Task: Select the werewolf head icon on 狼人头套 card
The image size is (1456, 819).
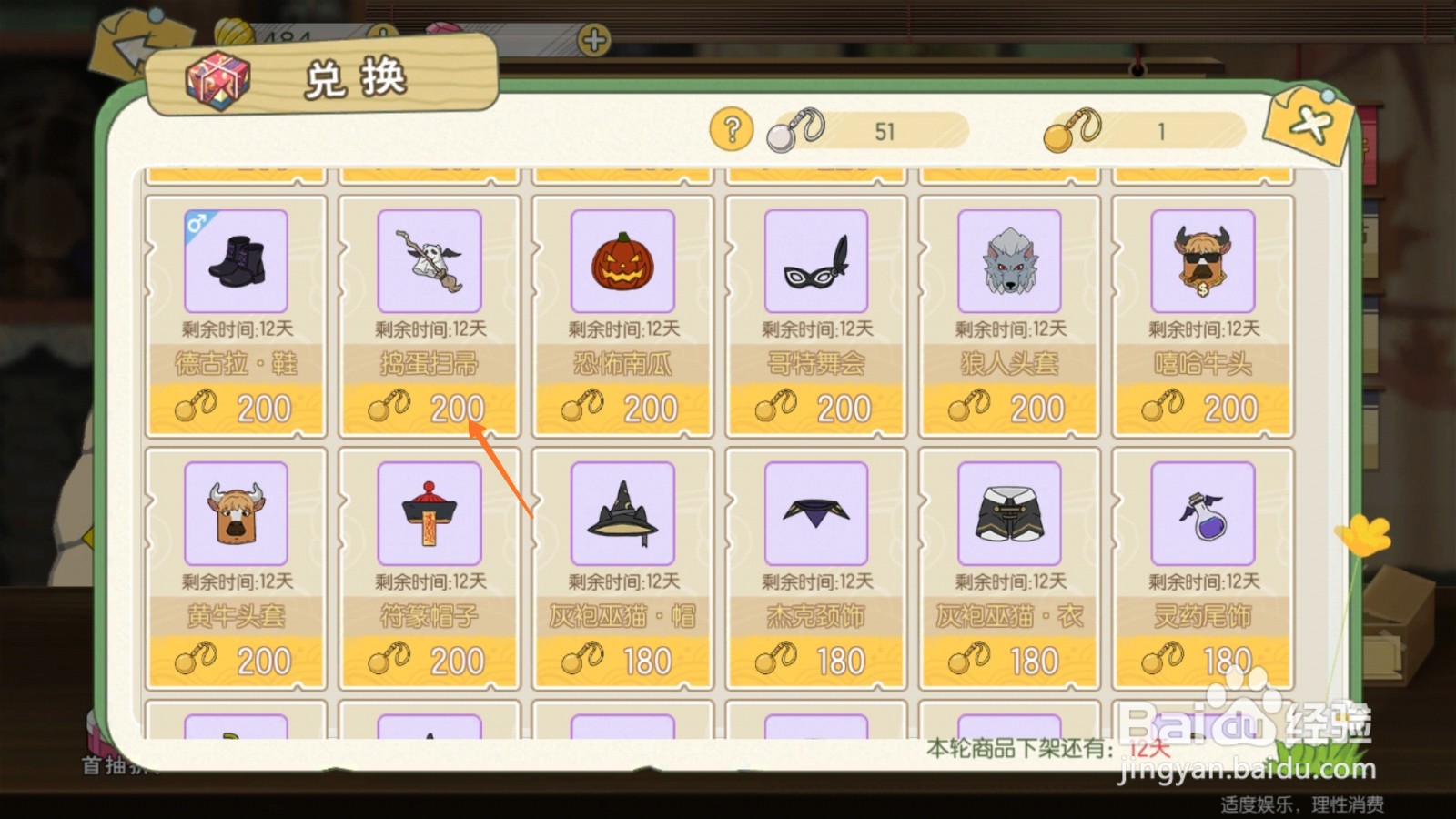Action: 1008,261
